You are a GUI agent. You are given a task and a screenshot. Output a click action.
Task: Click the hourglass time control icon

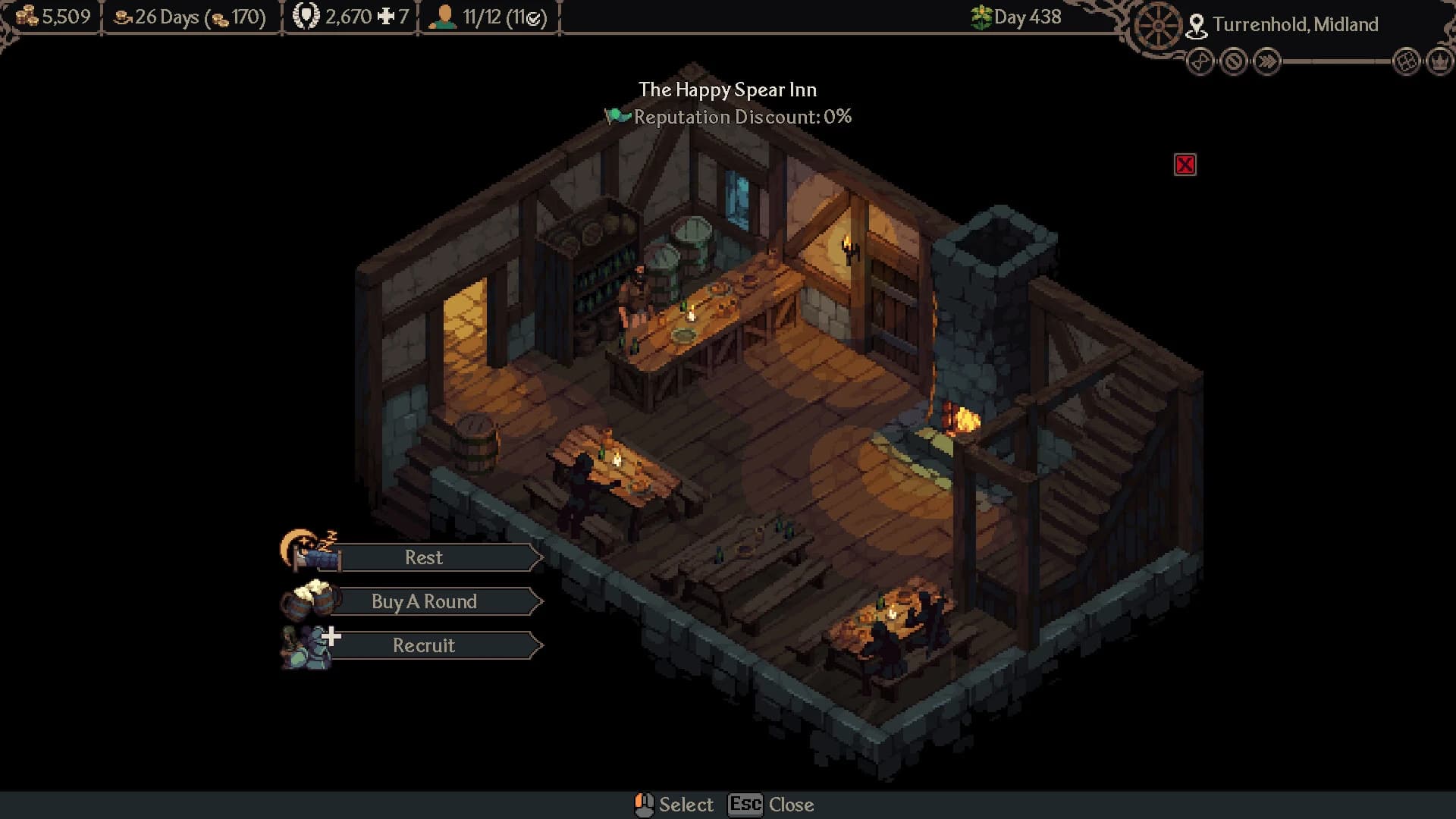point(1200,61)
